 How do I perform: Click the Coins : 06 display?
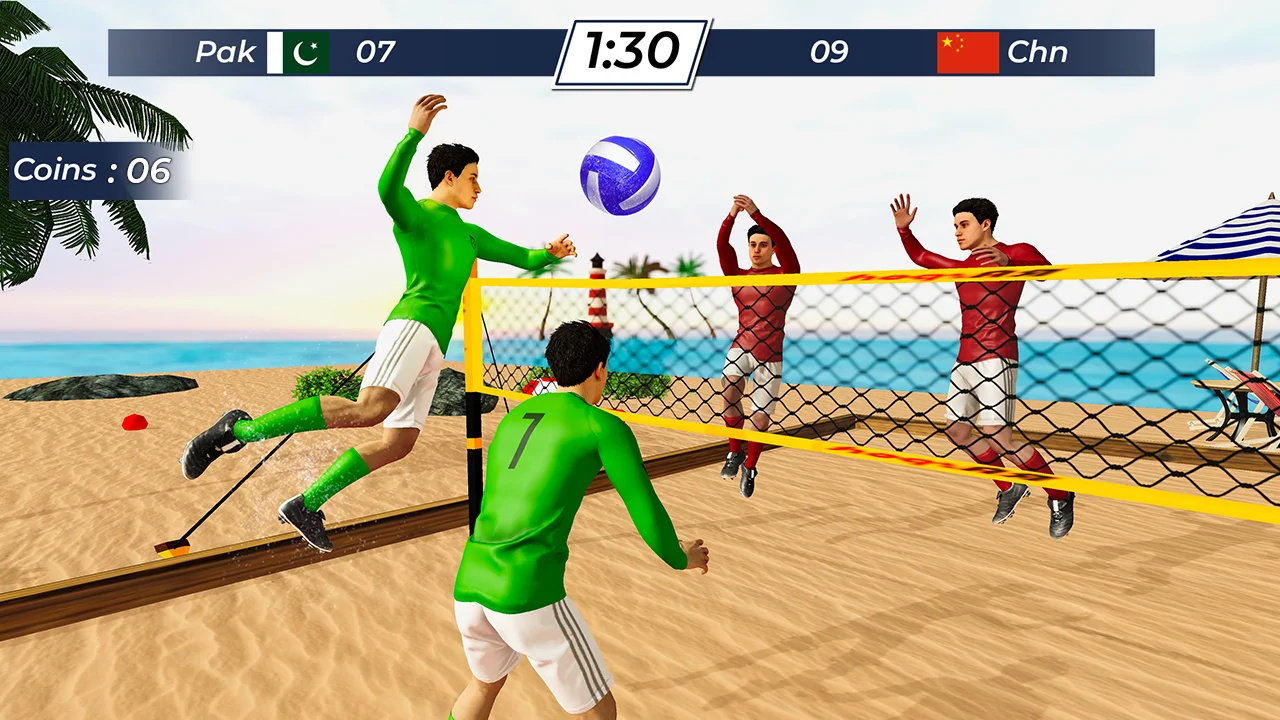click(95, 170)
